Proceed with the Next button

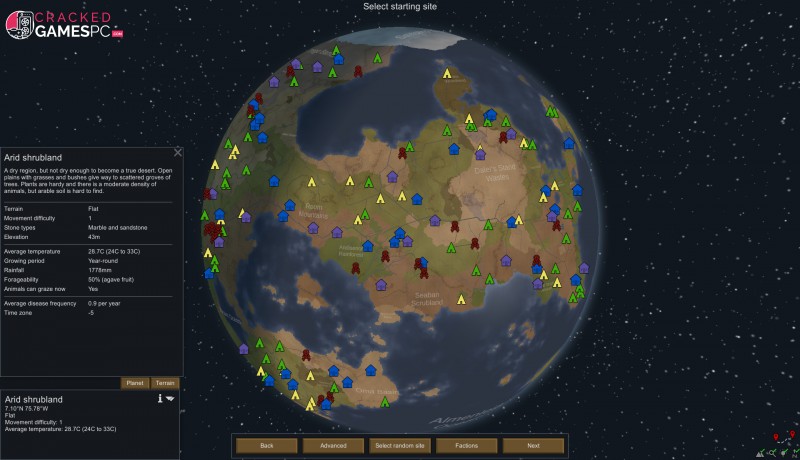(533, 445)
